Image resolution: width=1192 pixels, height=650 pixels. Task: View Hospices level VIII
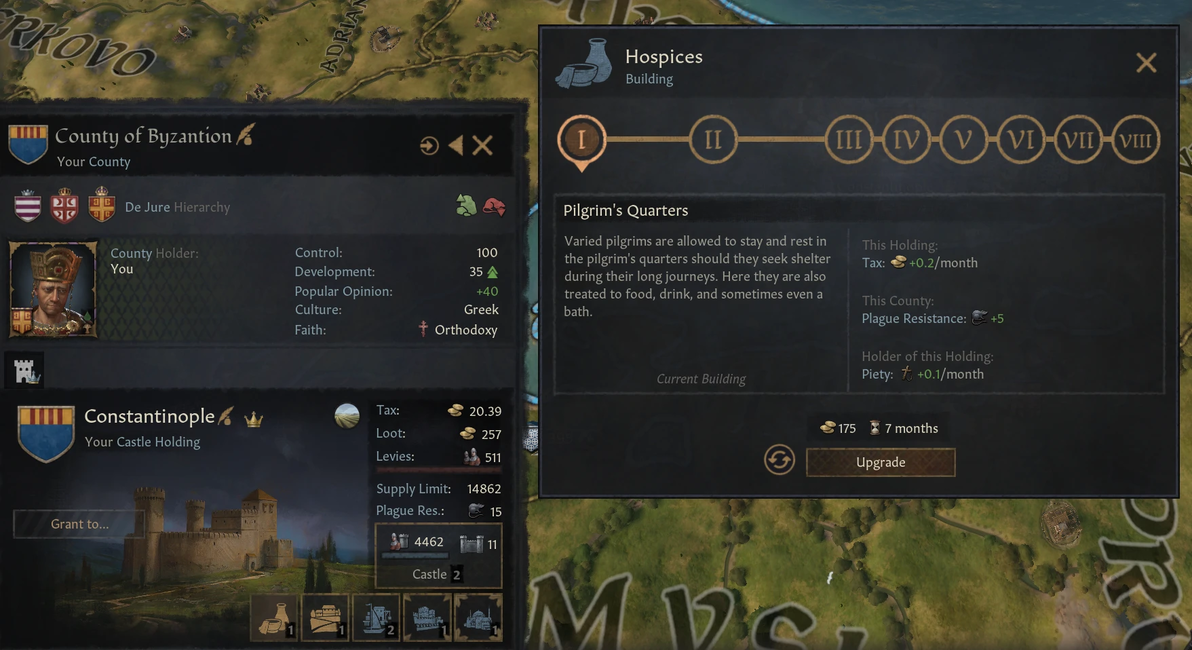pos(1135,139)
